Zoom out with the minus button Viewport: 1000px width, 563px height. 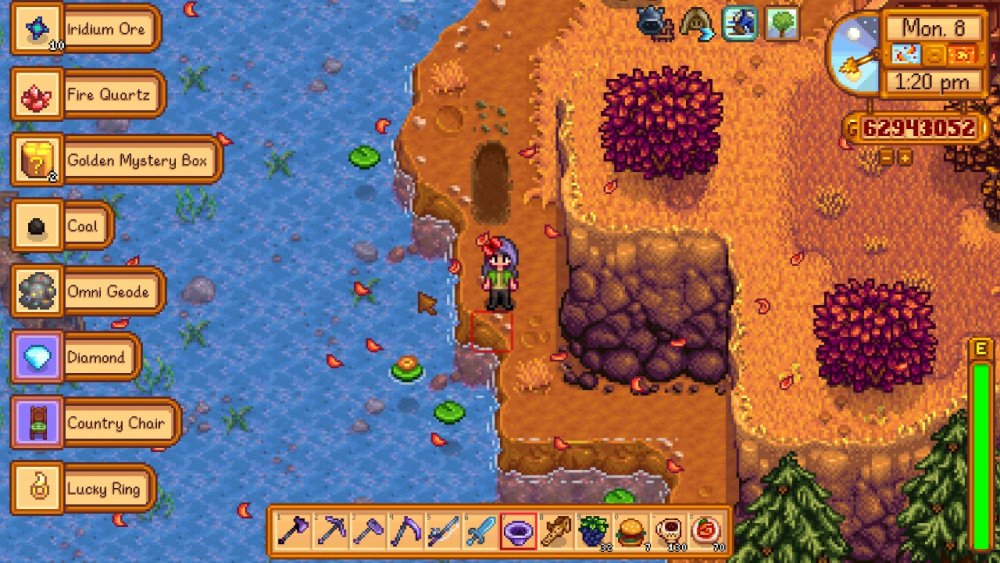click(x=887, y=157)
